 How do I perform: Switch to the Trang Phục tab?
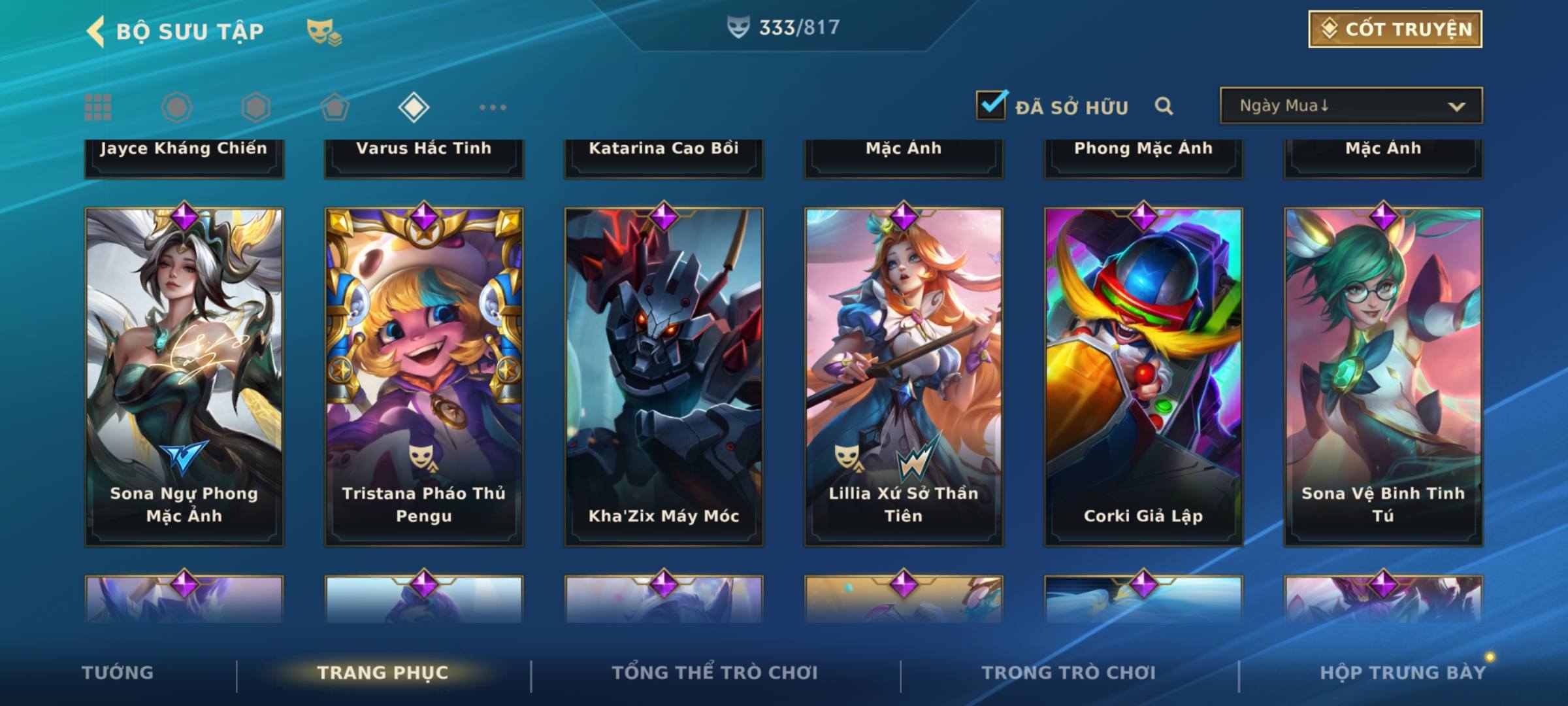click(383, 673)
